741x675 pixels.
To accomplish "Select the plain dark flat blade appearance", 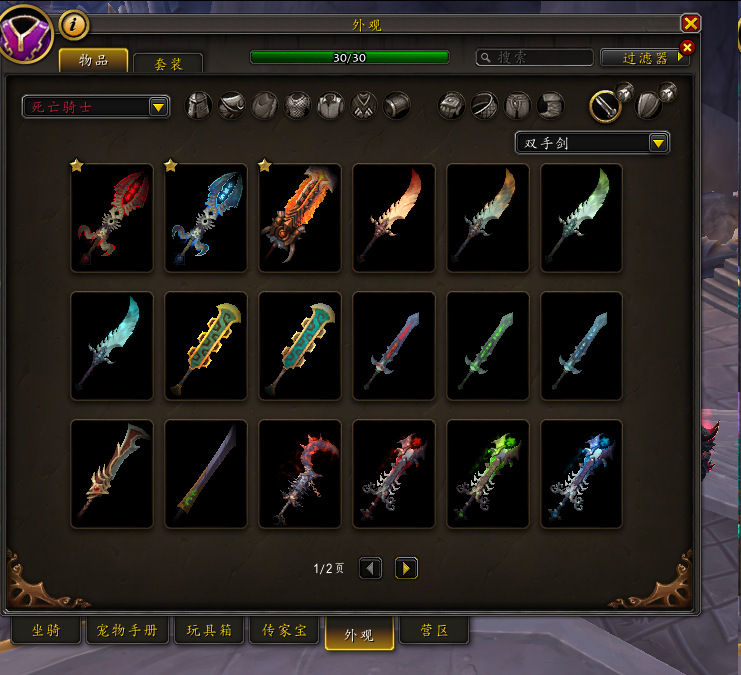I will [x=206, y=474].
